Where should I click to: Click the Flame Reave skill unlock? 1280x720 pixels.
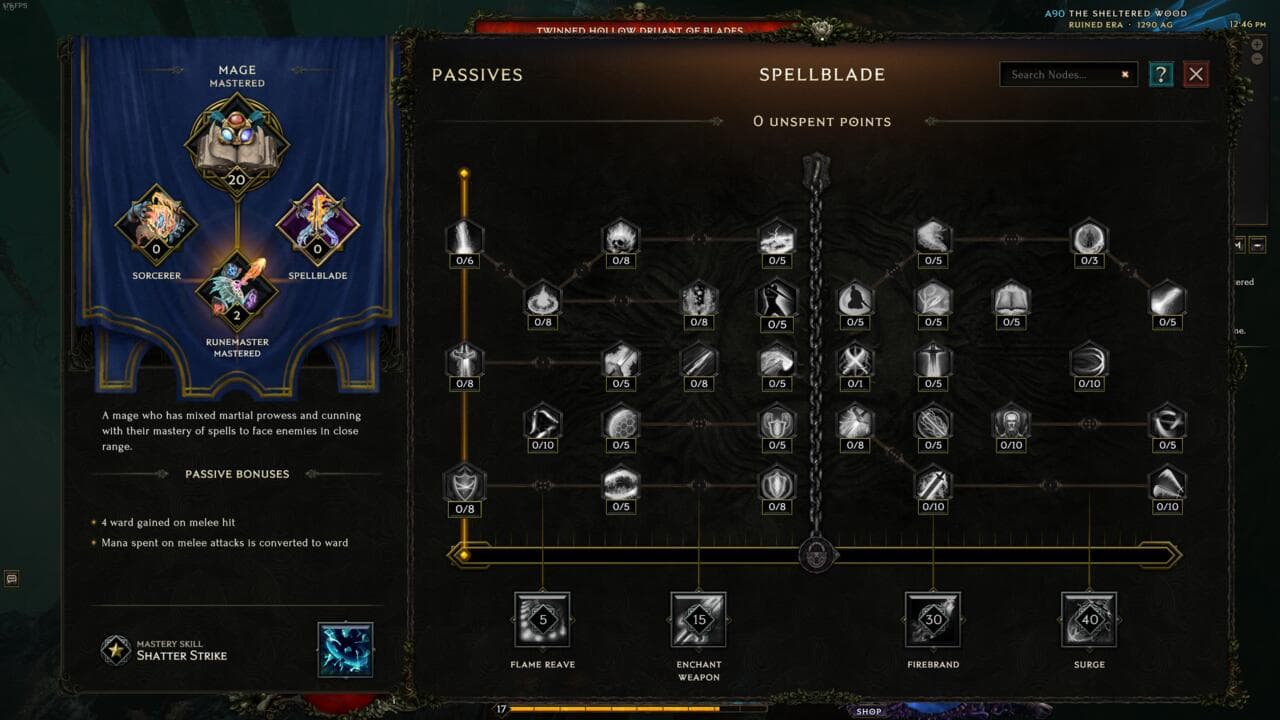click(542, 620)
